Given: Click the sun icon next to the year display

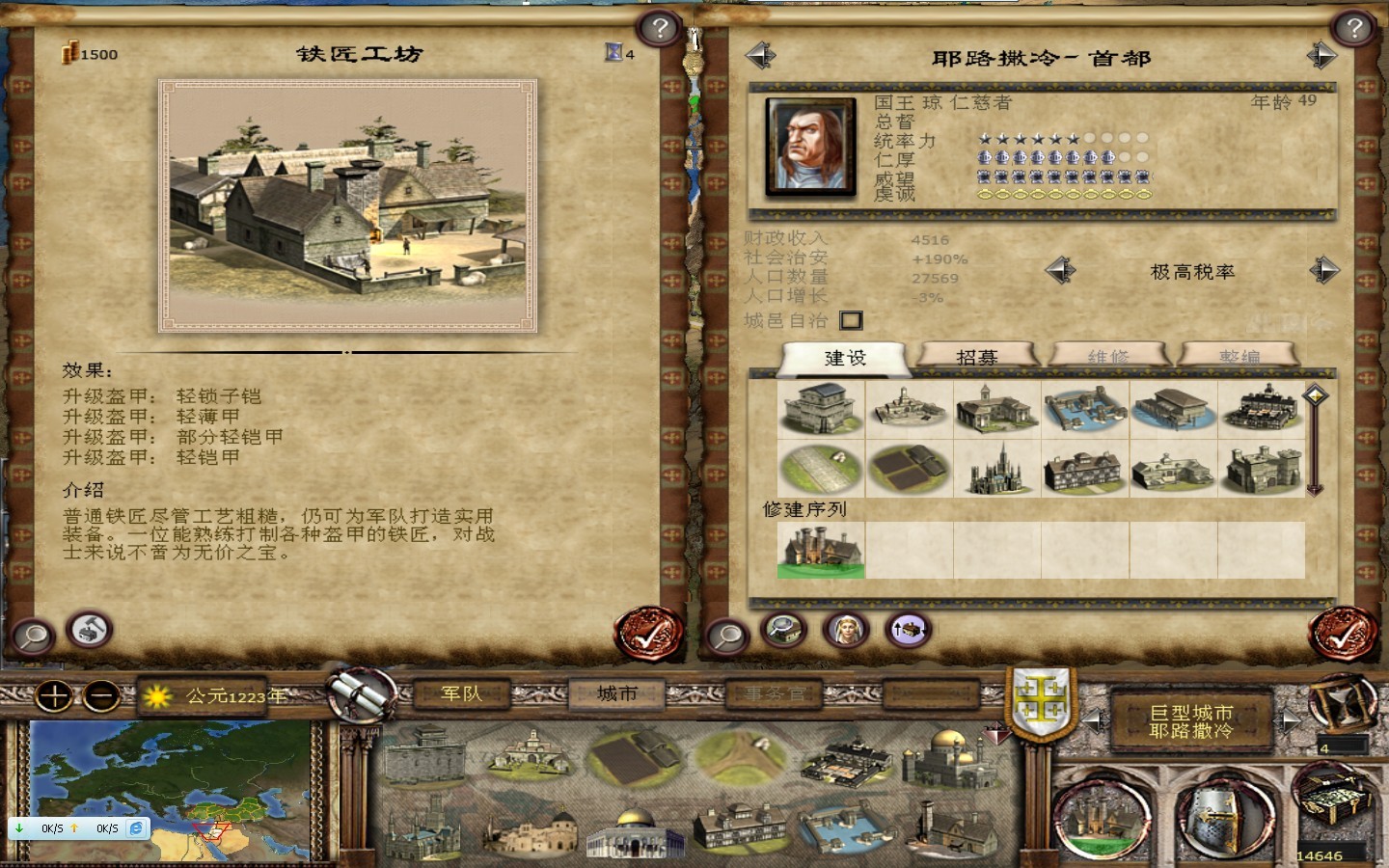Looking at the screenshot, I should coord(157,696).
